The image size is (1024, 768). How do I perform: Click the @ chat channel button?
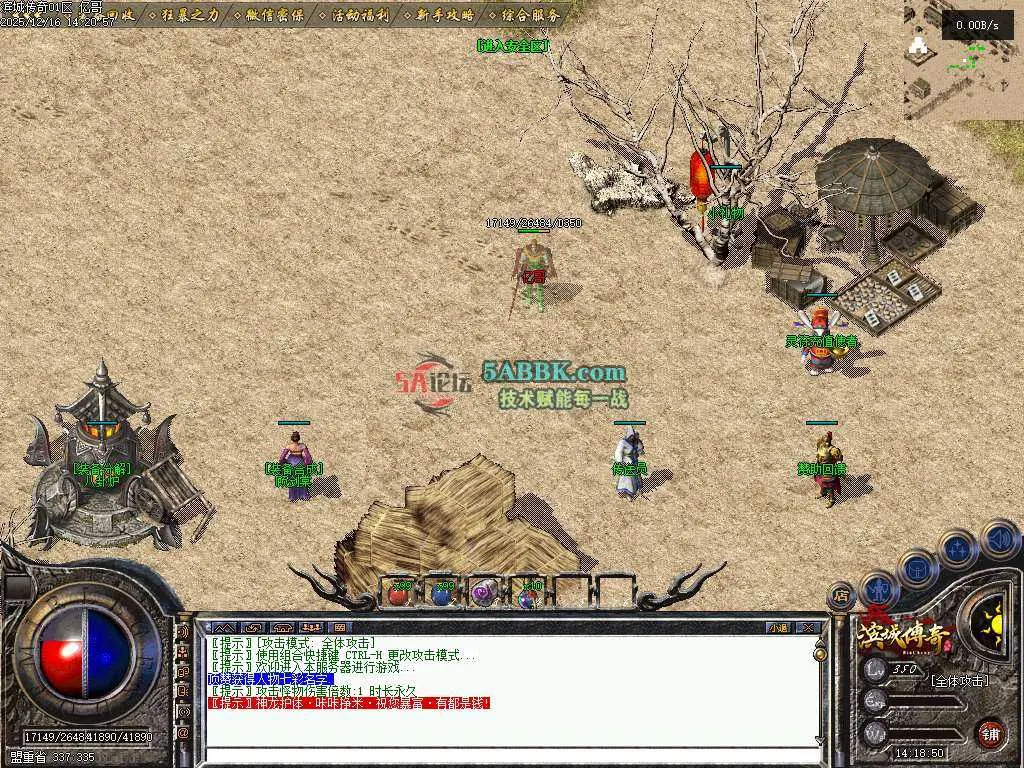(x=183, y=733)
